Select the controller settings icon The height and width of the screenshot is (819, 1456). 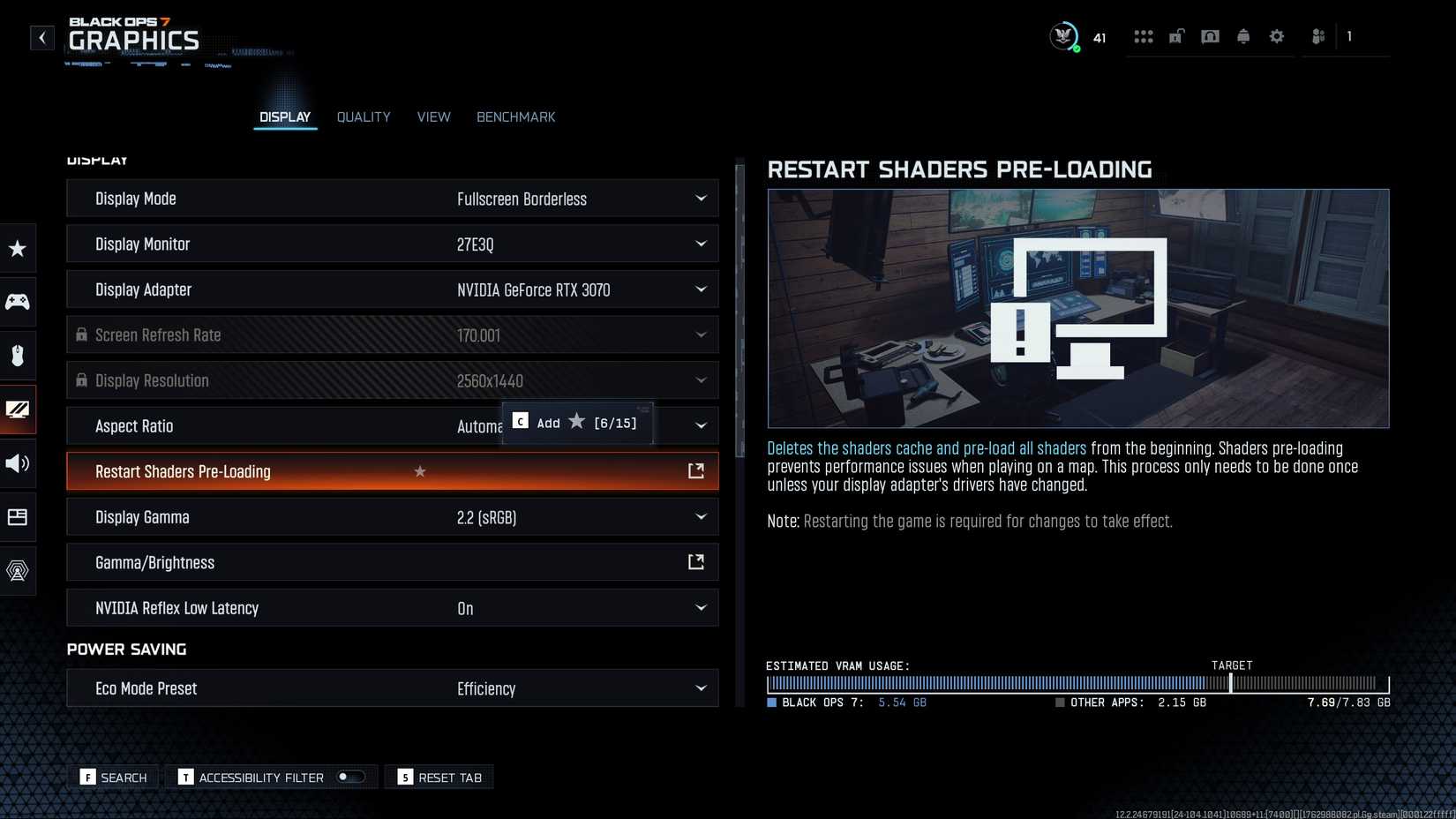tap(18, 302)
